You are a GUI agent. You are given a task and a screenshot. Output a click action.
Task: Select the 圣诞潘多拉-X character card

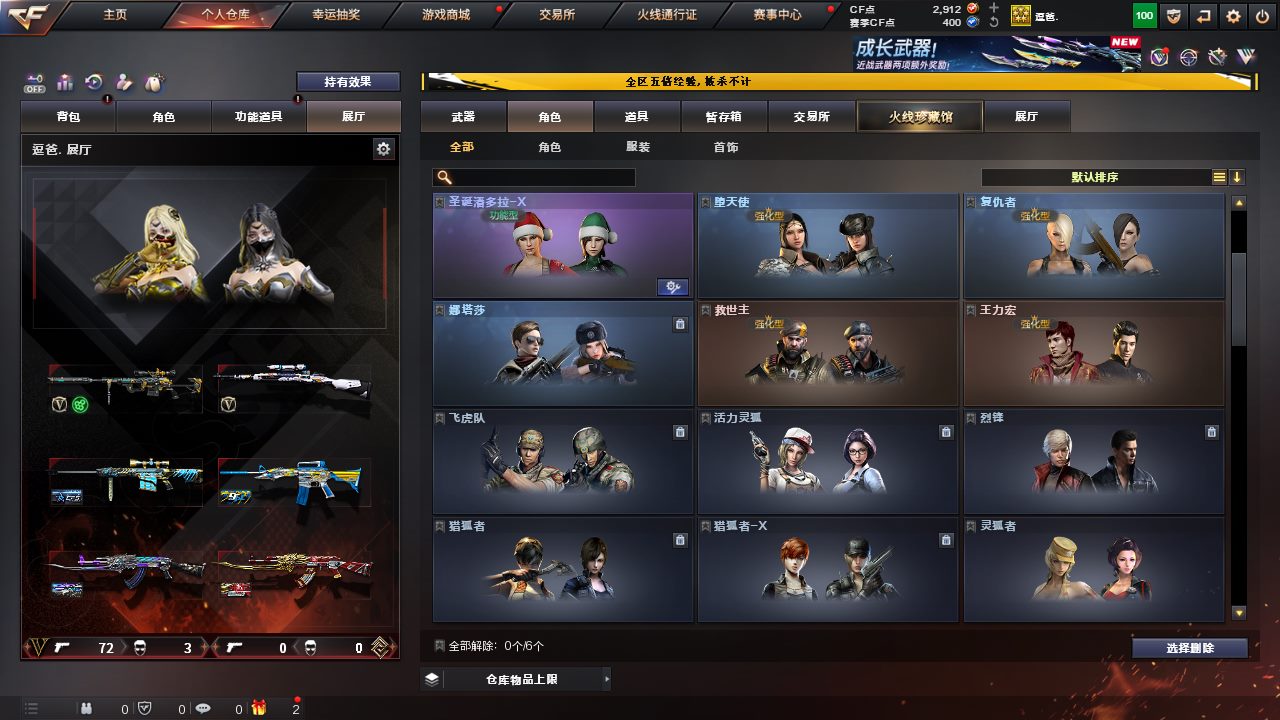click(x=562, y=246)
